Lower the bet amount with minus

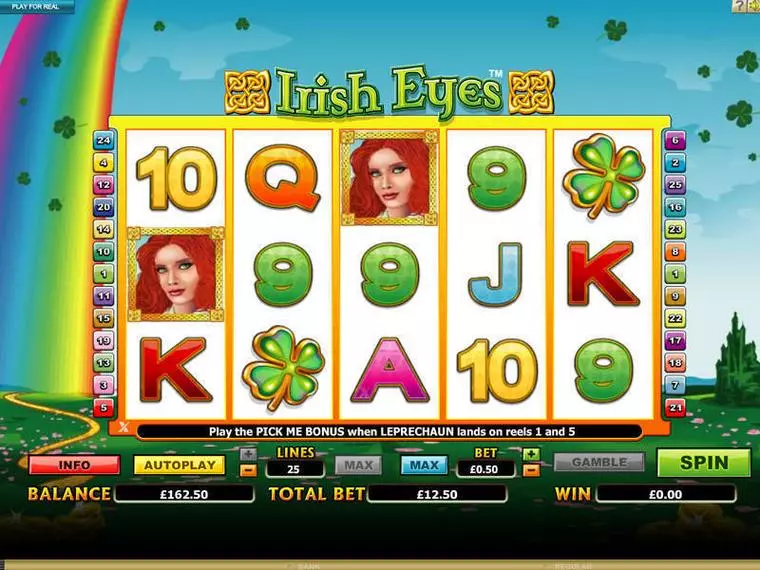click(x=532, y=470)
